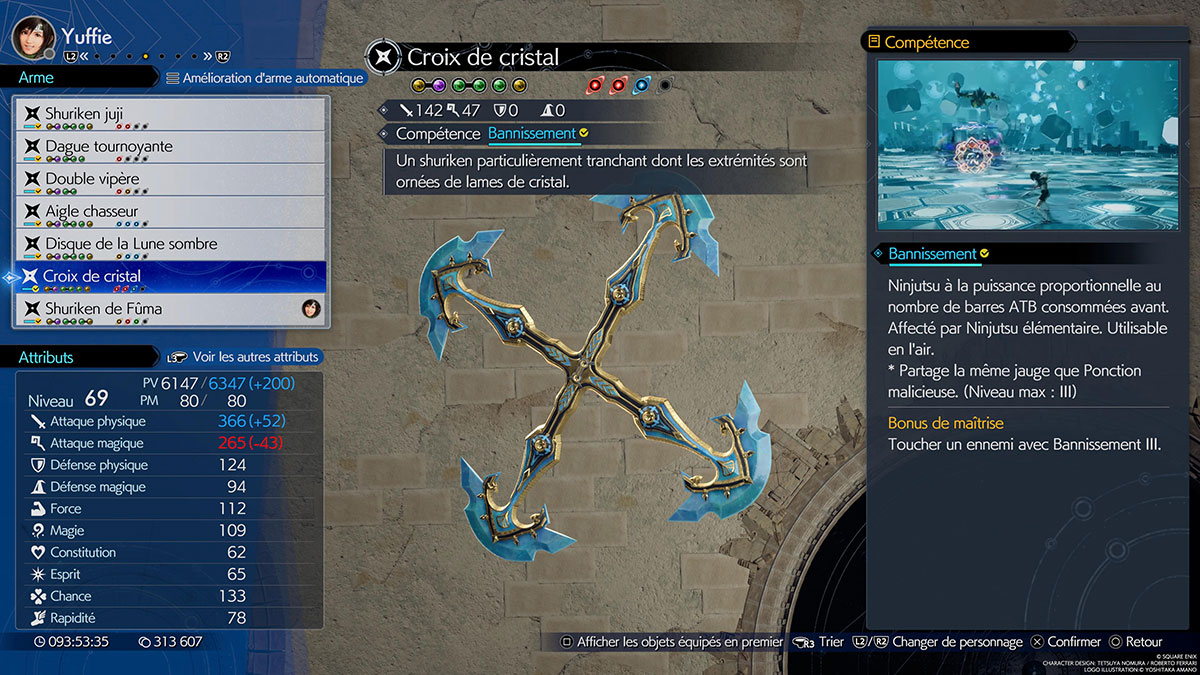The height and width of the screenshot is (675, 1200).
Task: Select the Double vipère weapon
Action: (170, 179)
